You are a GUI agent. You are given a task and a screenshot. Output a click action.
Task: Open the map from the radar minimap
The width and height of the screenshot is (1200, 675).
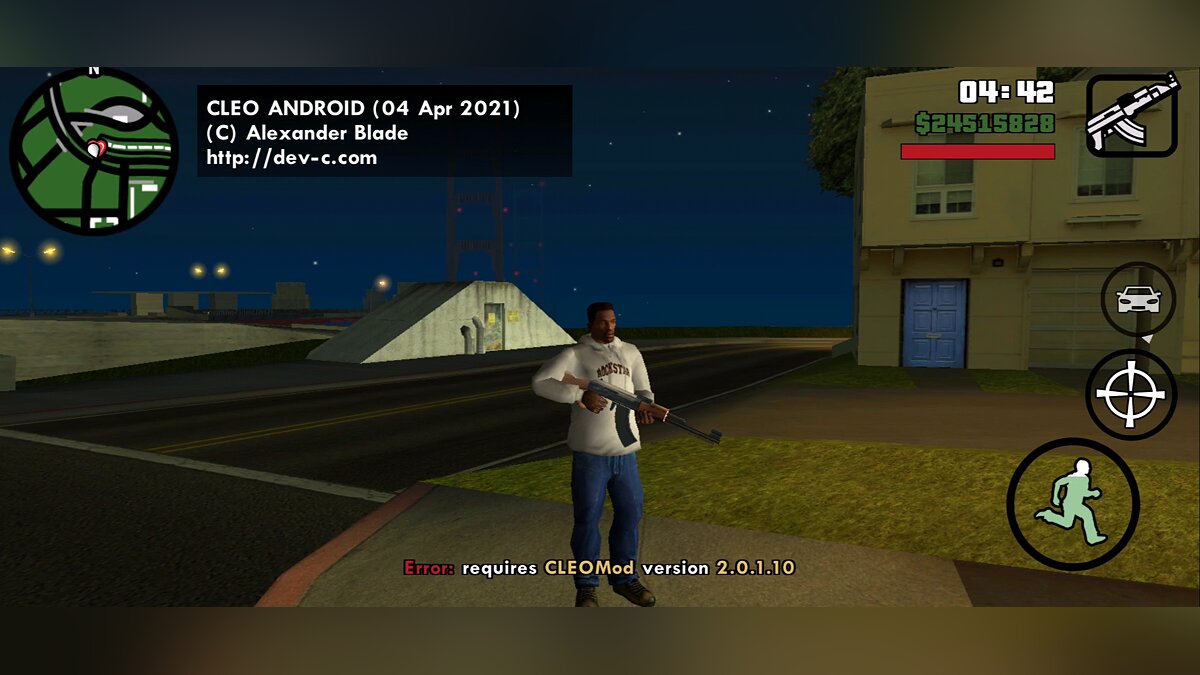pyautogui.click(x=94, y=151)
